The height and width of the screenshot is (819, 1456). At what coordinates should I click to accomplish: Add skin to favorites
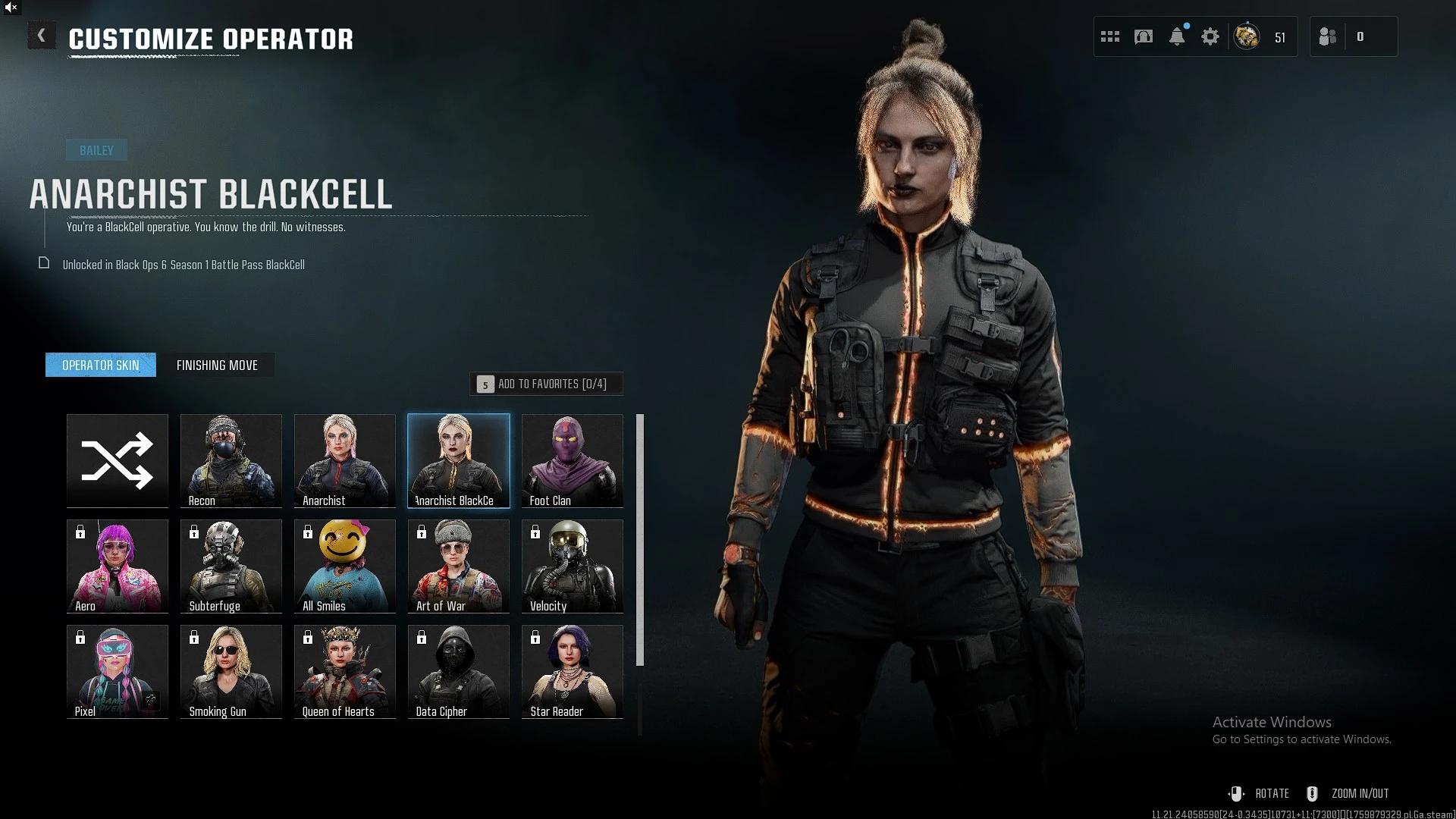click(x=546, y=384)
